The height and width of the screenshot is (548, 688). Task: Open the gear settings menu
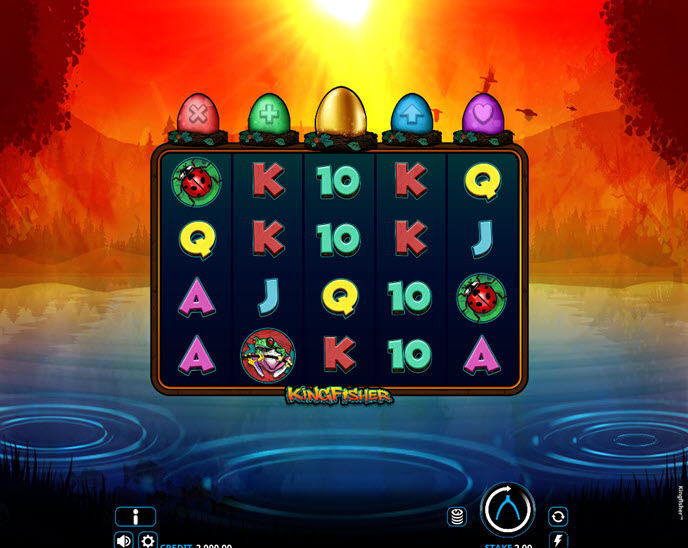click(148, 540)
